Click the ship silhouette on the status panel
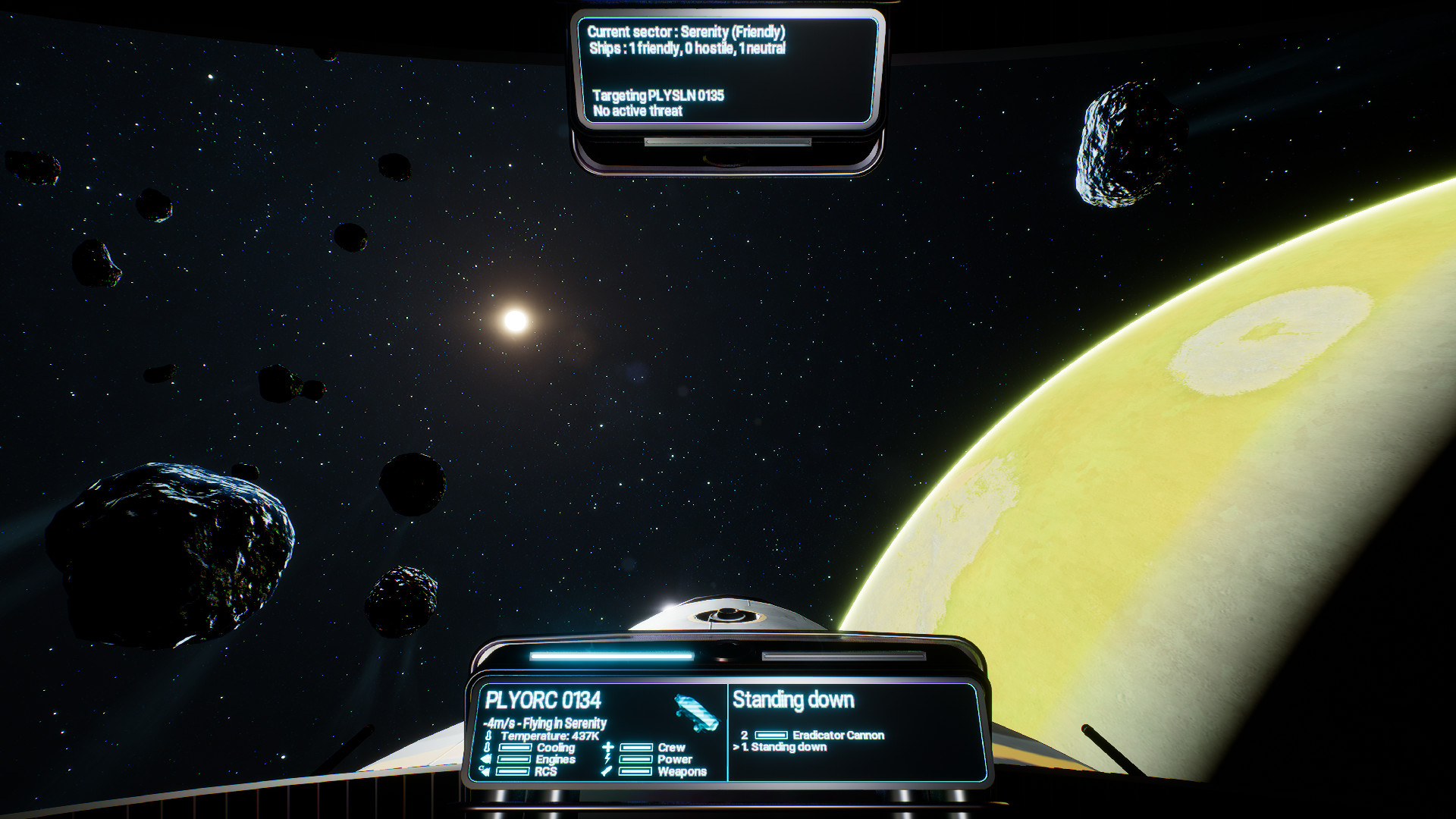Image resolution: width=1456 pixels, height=819 pixels. (x=696, y=713)
